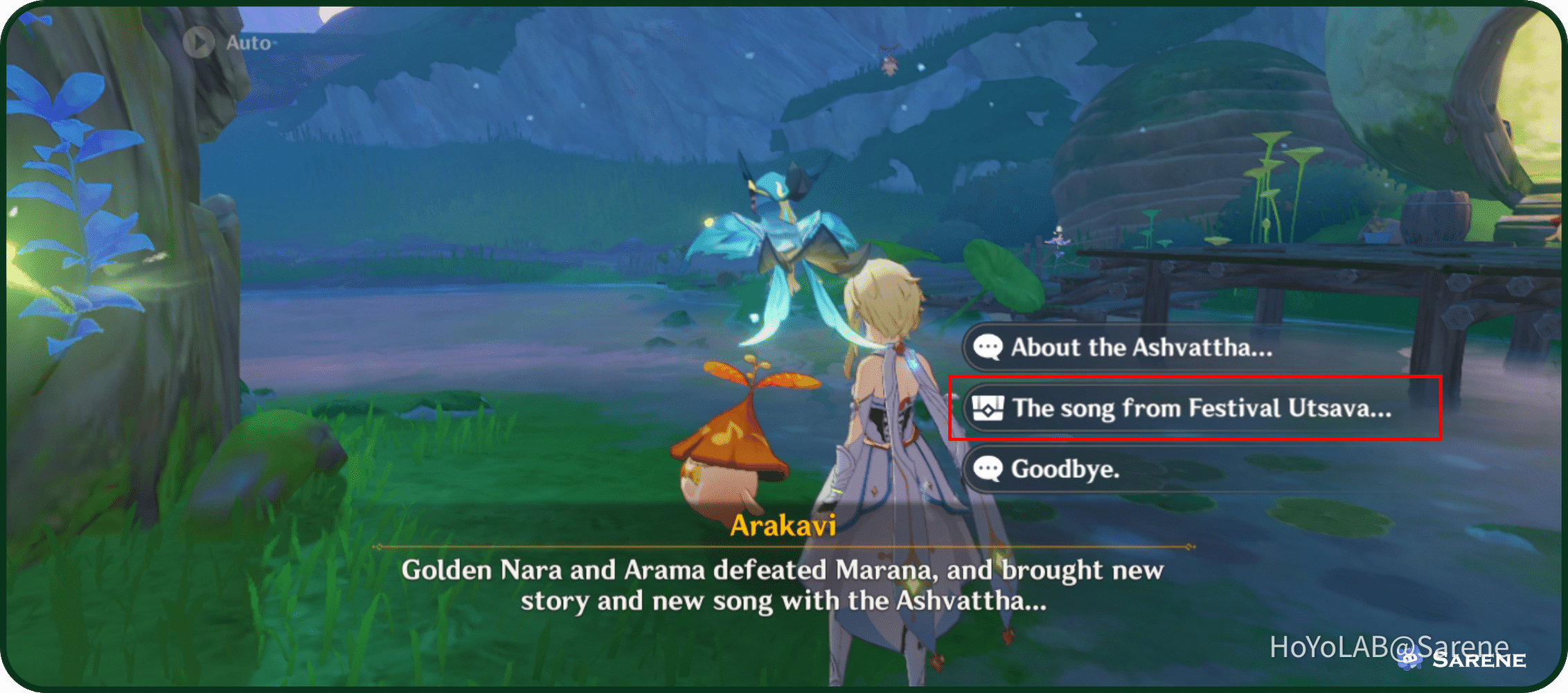
Task: Select the About the Ashvattha dialogue entry
Action: tap(1143, 348)
